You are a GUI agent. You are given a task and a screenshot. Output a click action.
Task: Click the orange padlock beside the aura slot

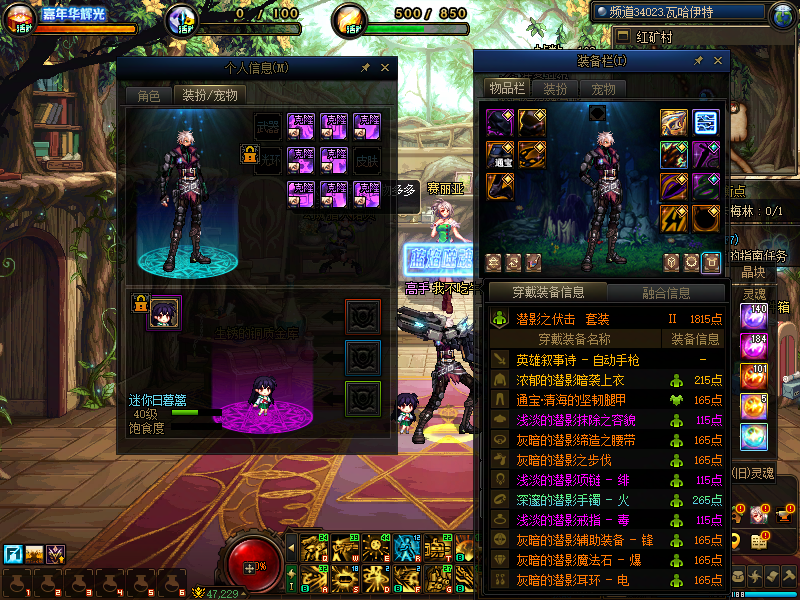pyautogui.click(x=248, y=155)
